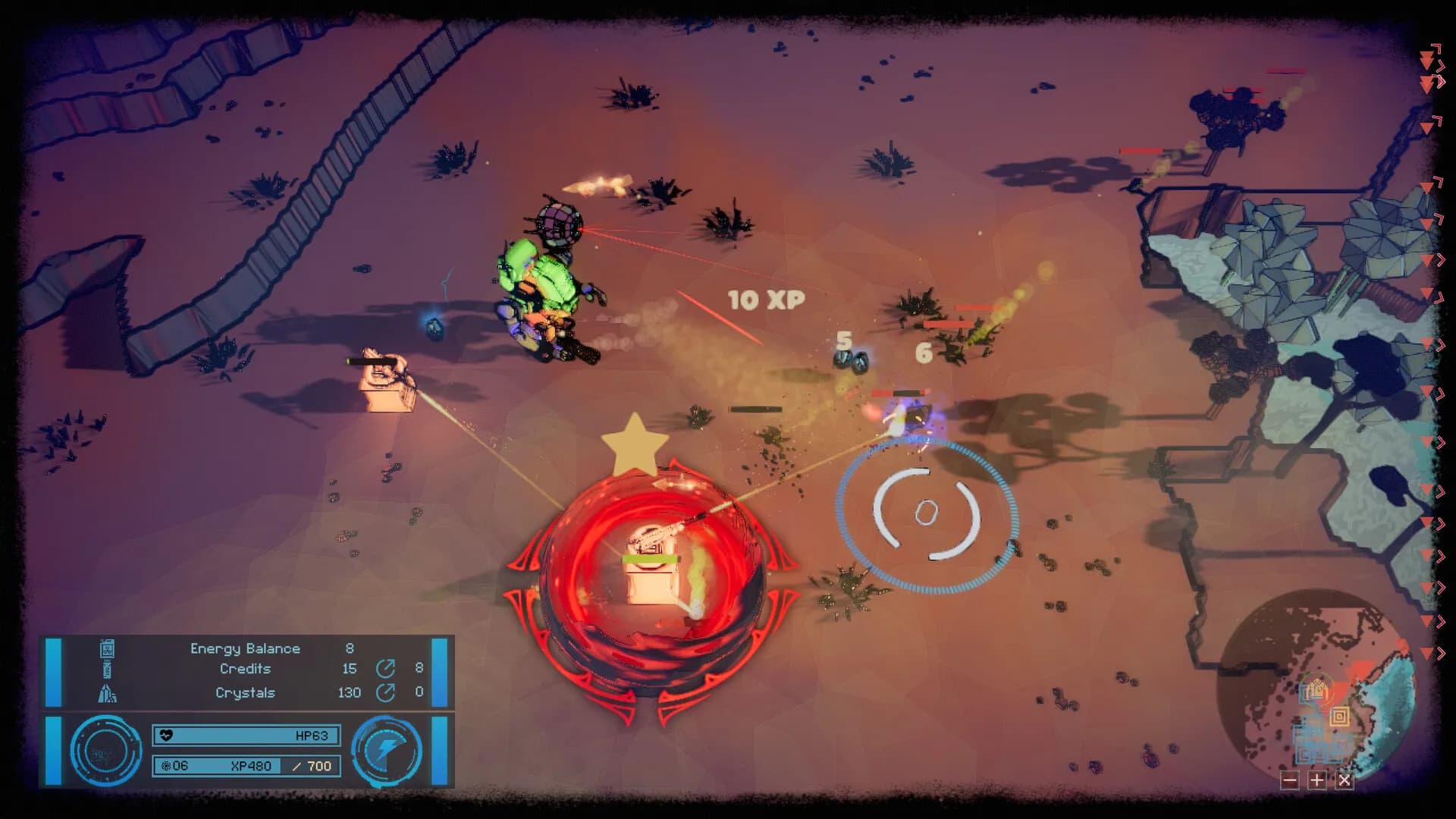Screen dimensions: 1456x819
Task: Click the XP progress bar showing 480/700
Action: coord(250,766)
